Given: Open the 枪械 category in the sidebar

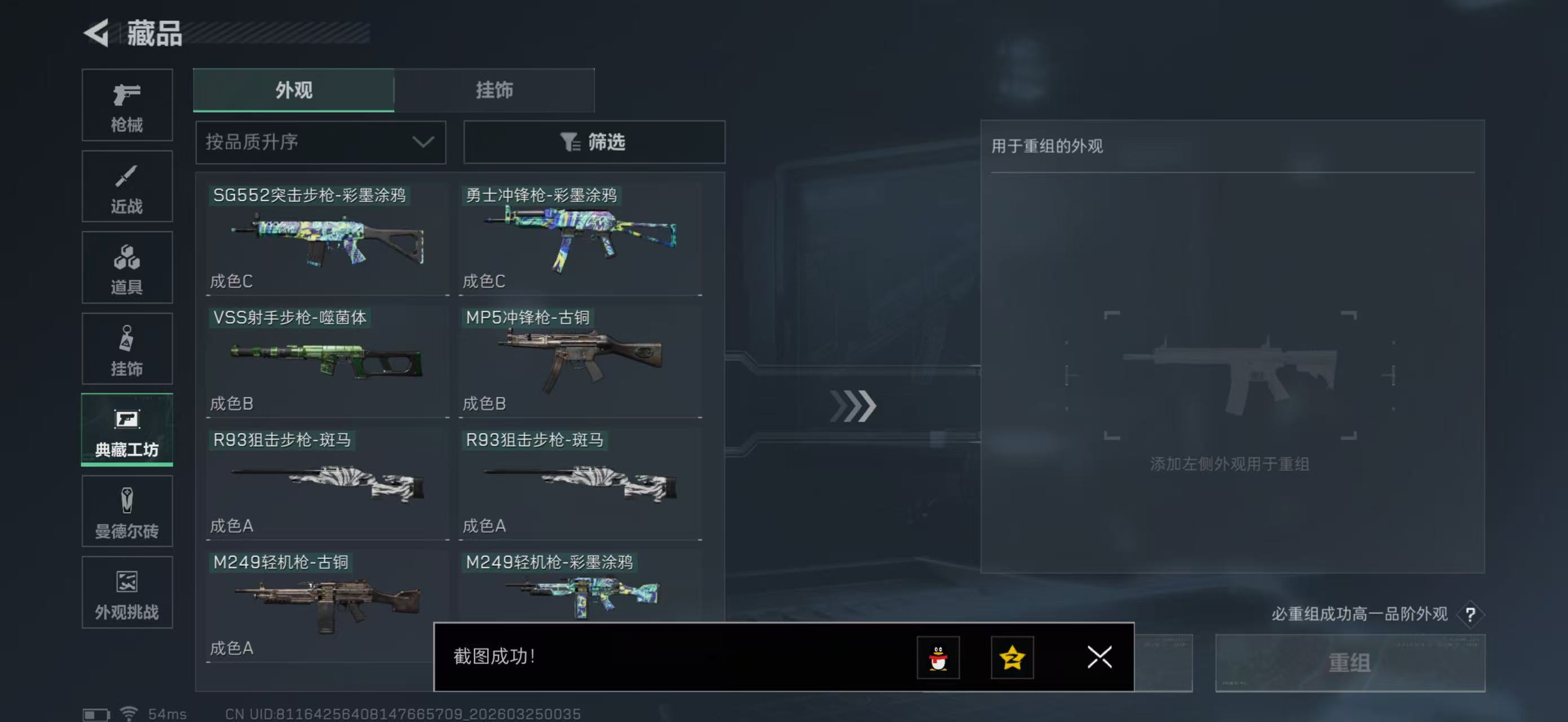Looking at the screenshot, I should pyautogui.click(x=127, y=105).
